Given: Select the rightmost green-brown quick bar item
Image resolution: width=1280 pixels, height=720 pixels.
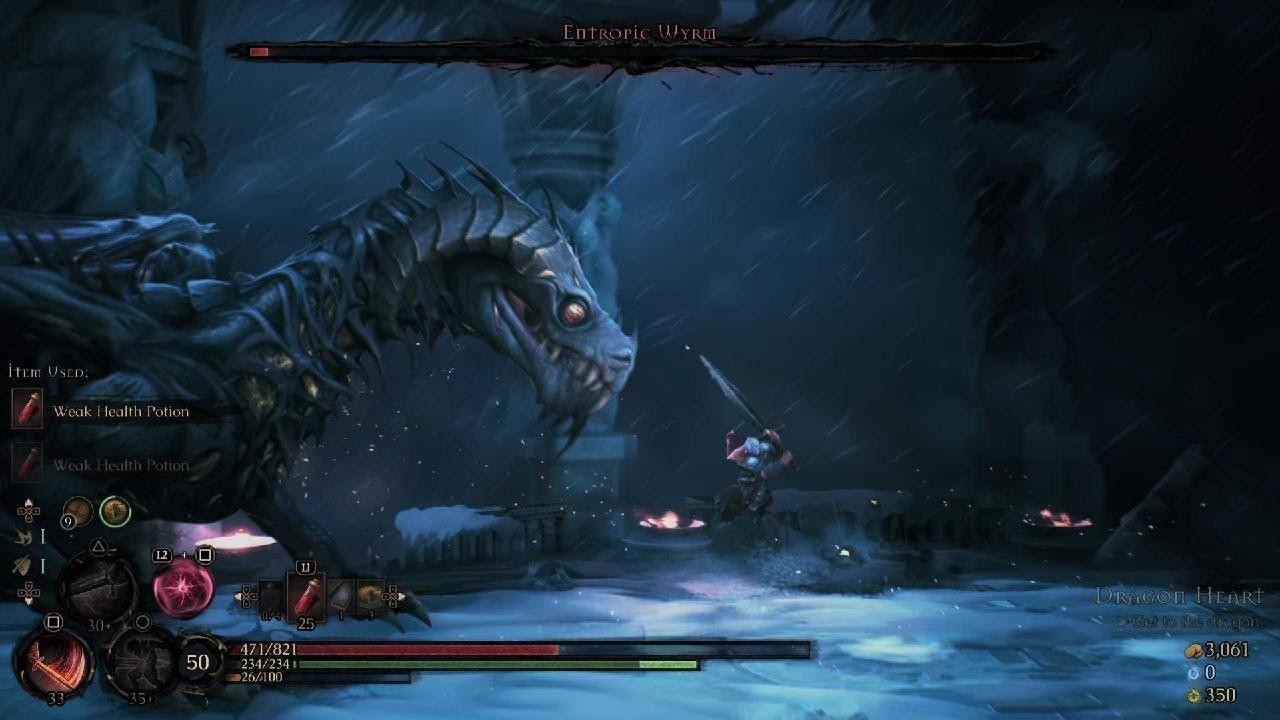Looking at the screenshot, I should coord(369,597).
